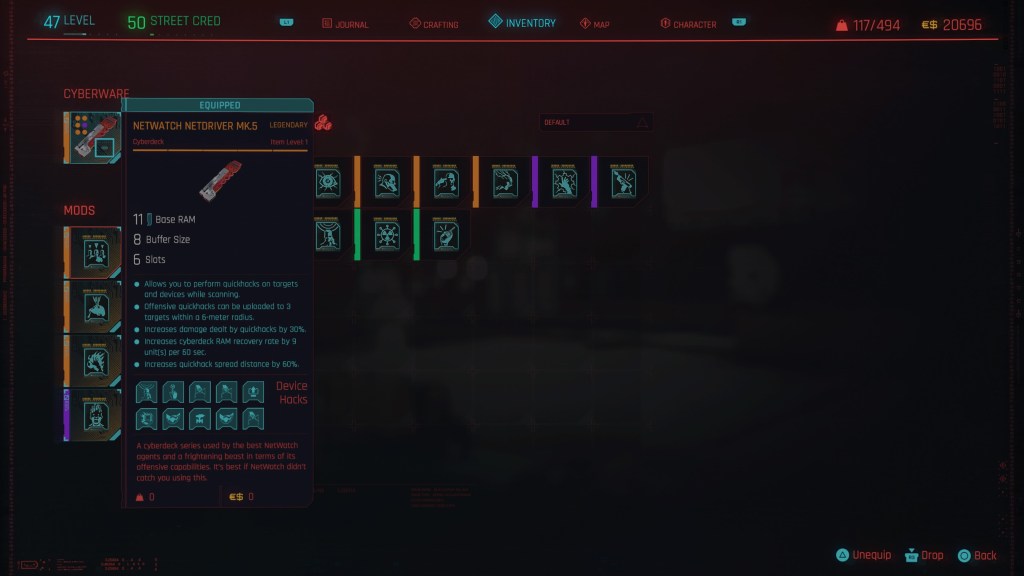
Task: Select the Inventory tab
Action: 522,23
